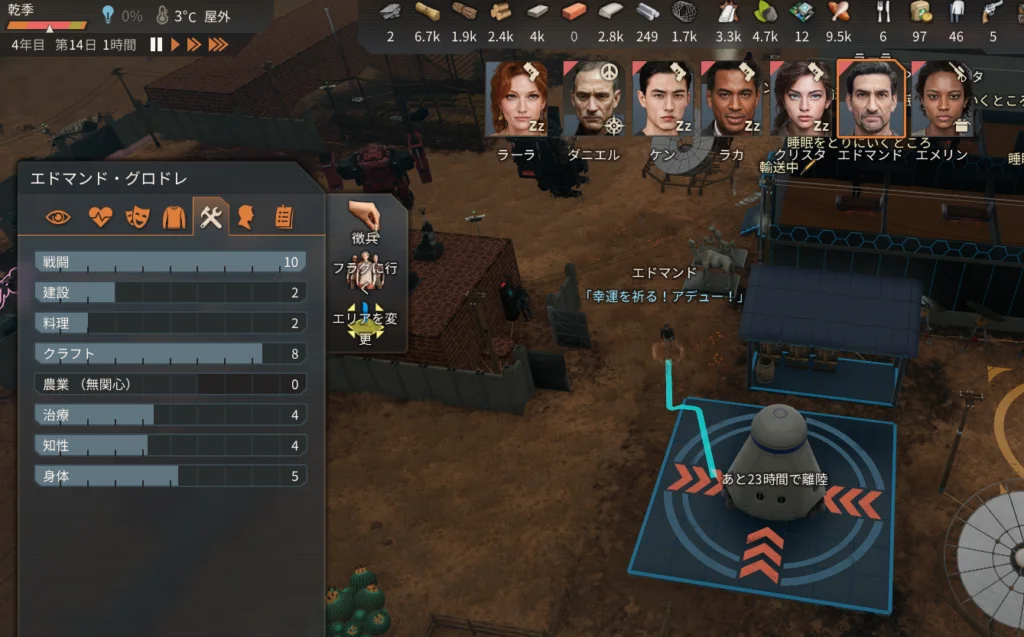This screenshot has width=1024, height=637.
Task: Choose クリスタ's portrait
Action: (799, 100)
